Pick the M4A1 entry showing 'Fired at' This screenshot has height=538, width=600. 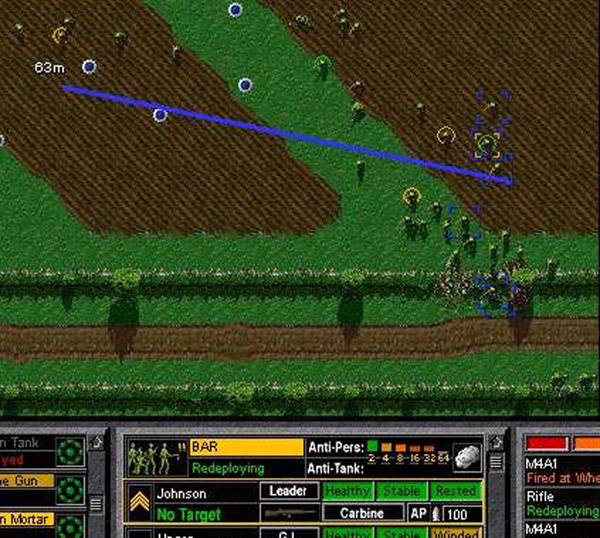click(560, 471)
